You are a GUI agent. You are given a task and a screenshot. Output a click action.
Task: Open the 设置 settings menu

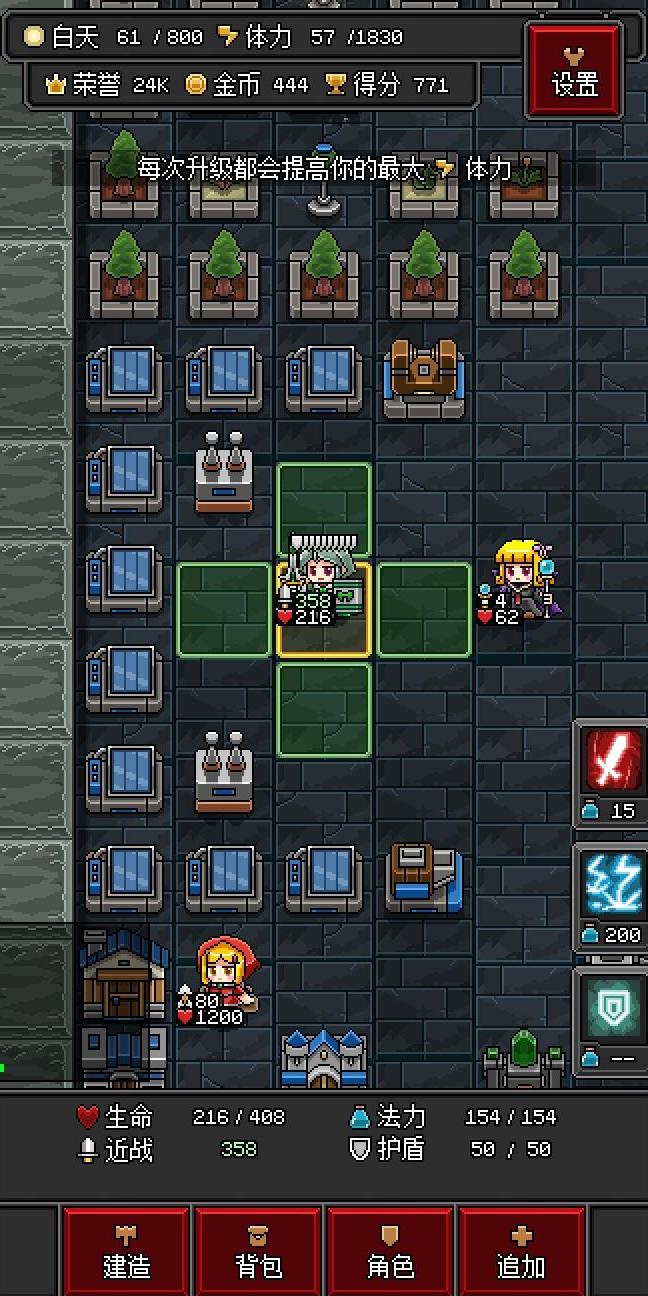point(575,69)
